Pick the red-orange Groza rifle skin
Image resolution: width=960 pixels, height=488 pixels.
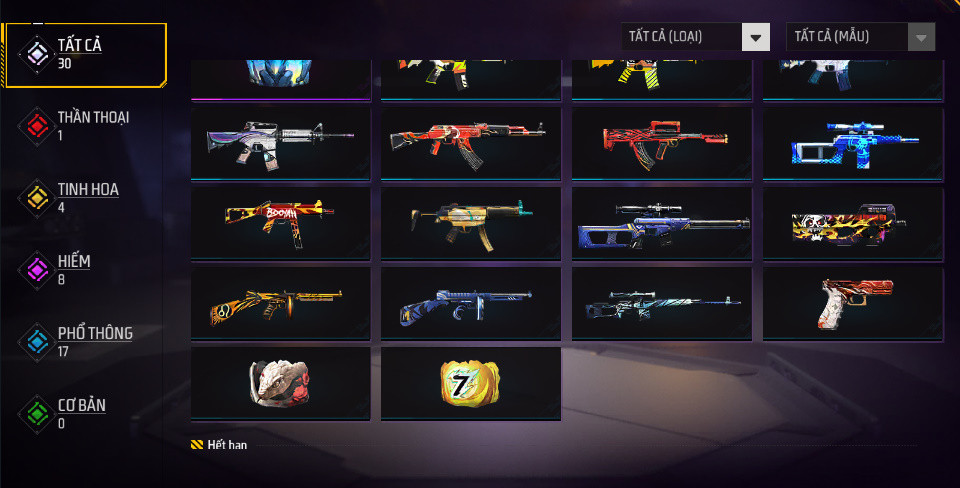661,143
